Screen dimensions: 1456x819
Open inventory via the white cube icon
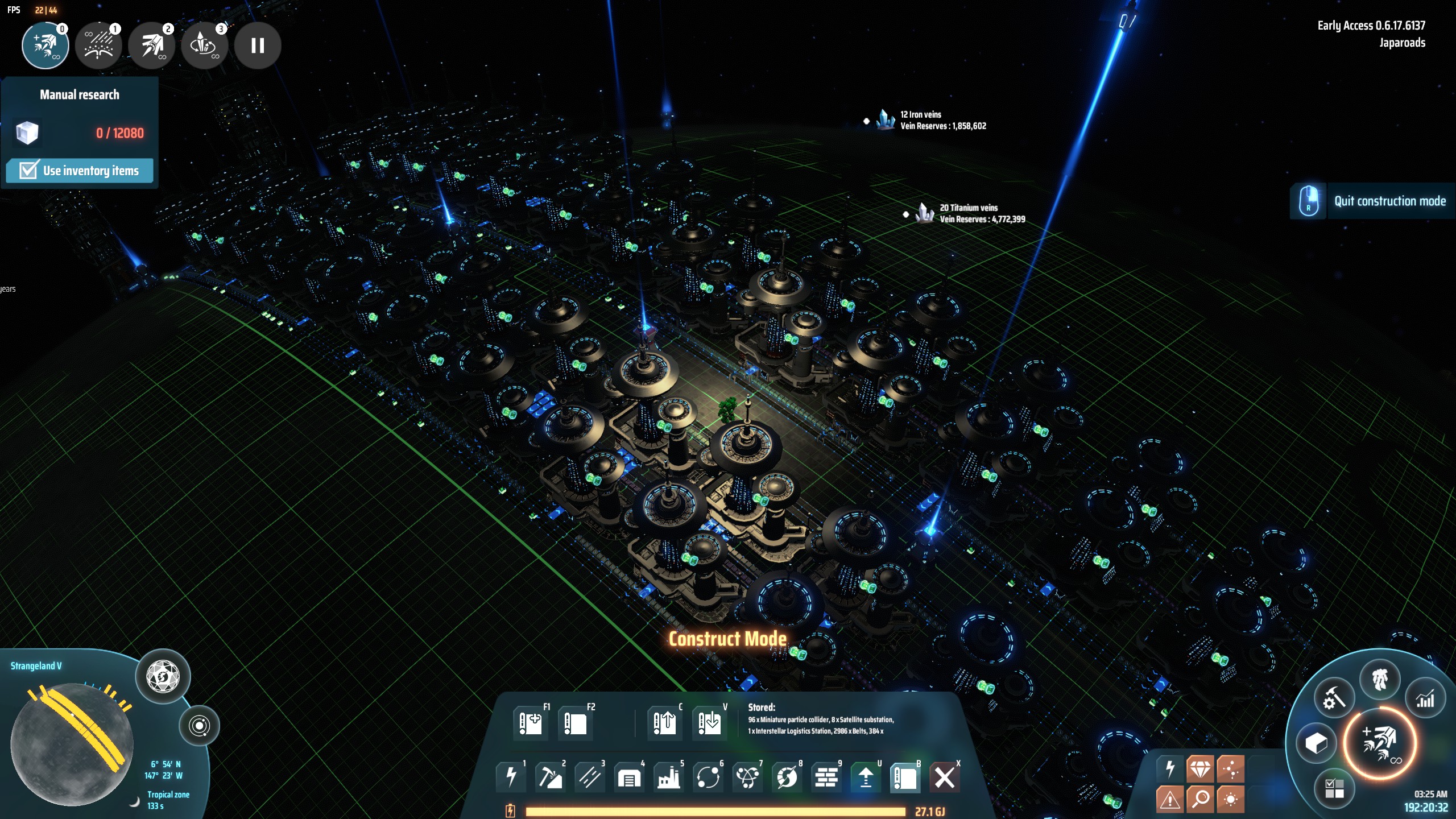click(1316, 743)
